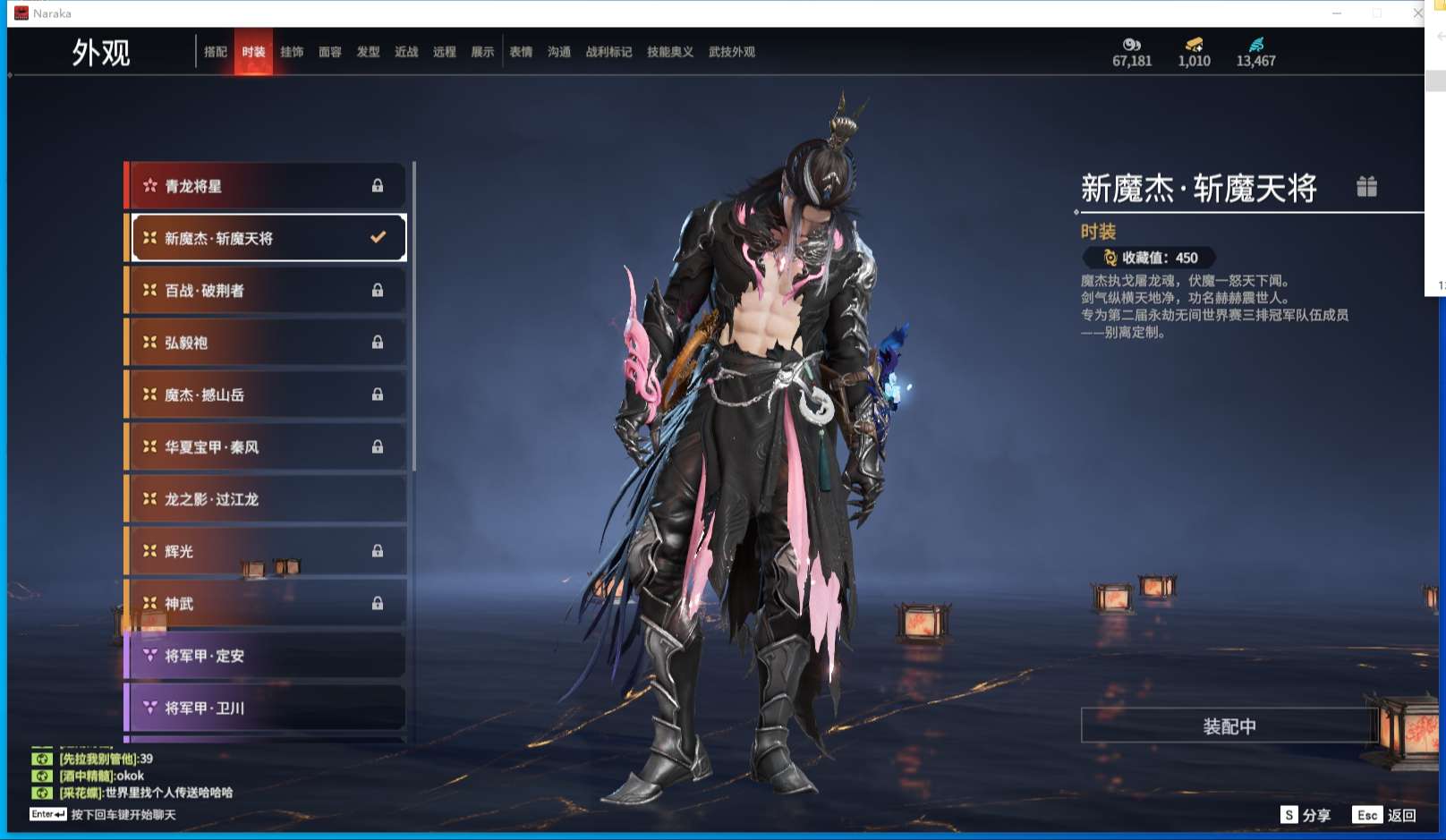Pick the 将军甲·卫川 outfit
Image resolution: width=1446 pixels, height=840 pixels.
(266, 708)
